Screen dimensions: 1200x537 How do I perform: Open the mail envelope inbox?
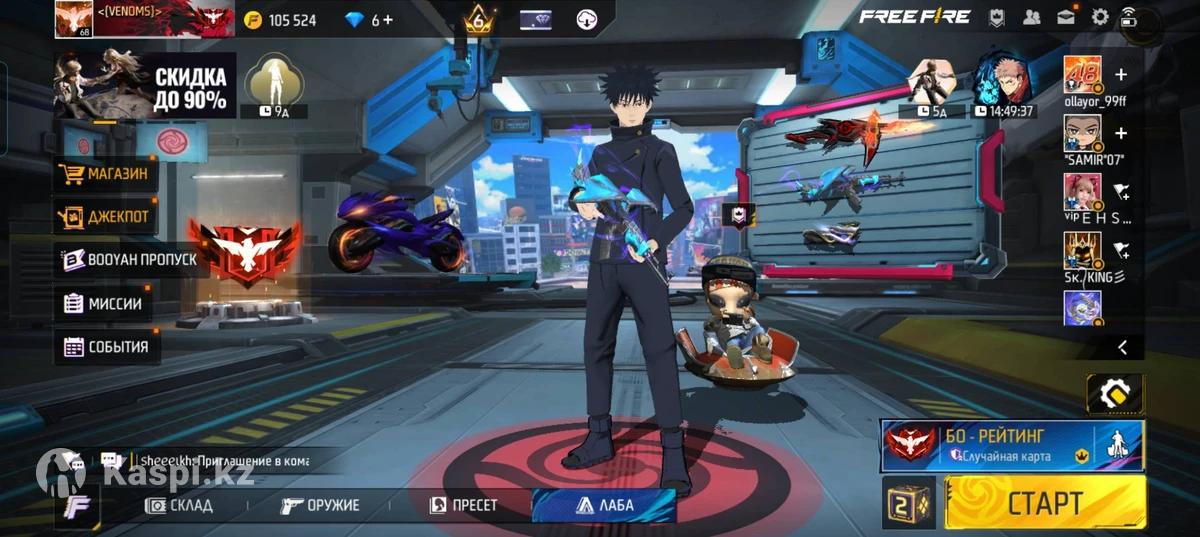pos(1065,17)
